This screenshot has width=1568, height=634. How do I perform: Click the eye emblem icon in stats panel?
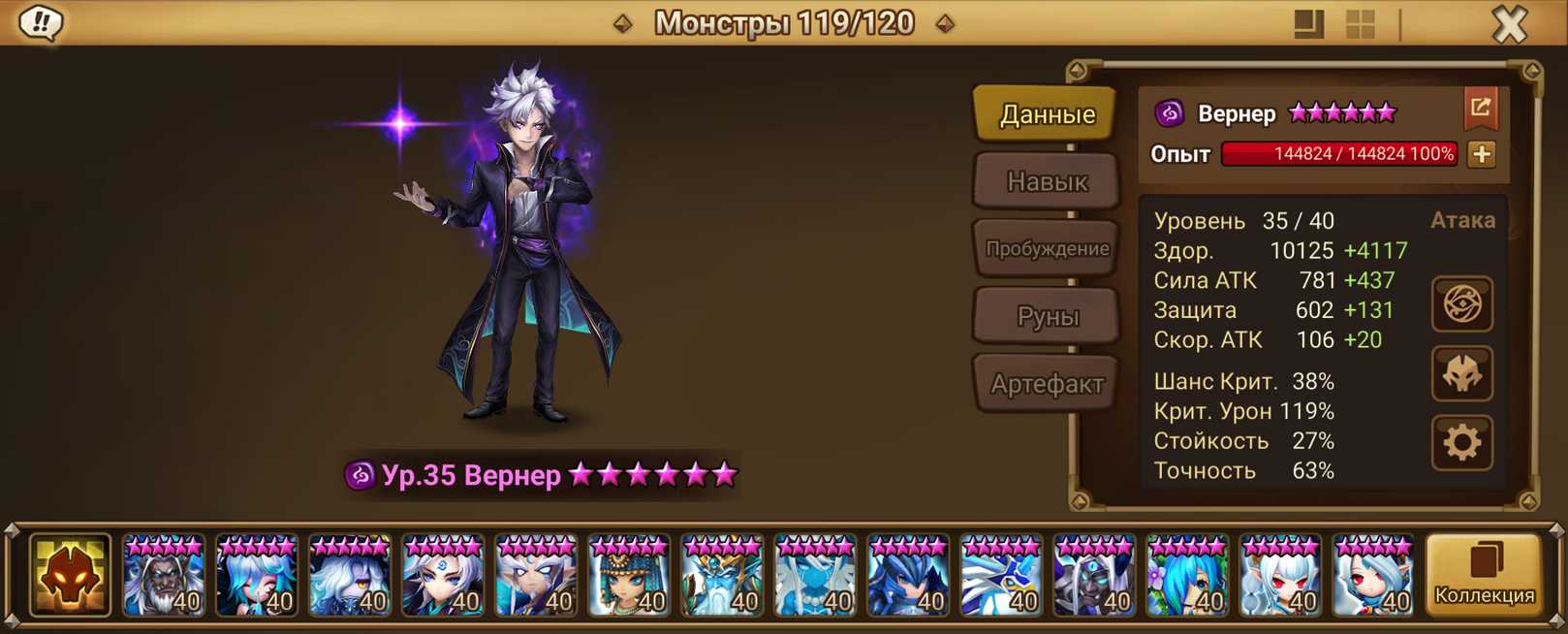tap(1461, 304)
